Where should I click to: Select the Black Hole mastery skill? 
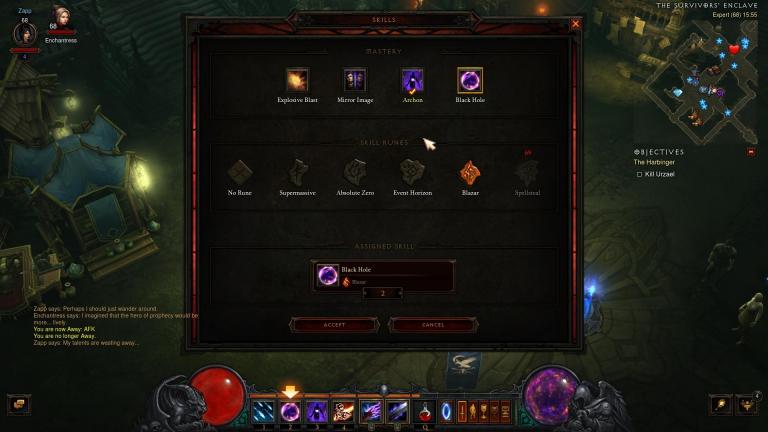click(x=470, y=81)
